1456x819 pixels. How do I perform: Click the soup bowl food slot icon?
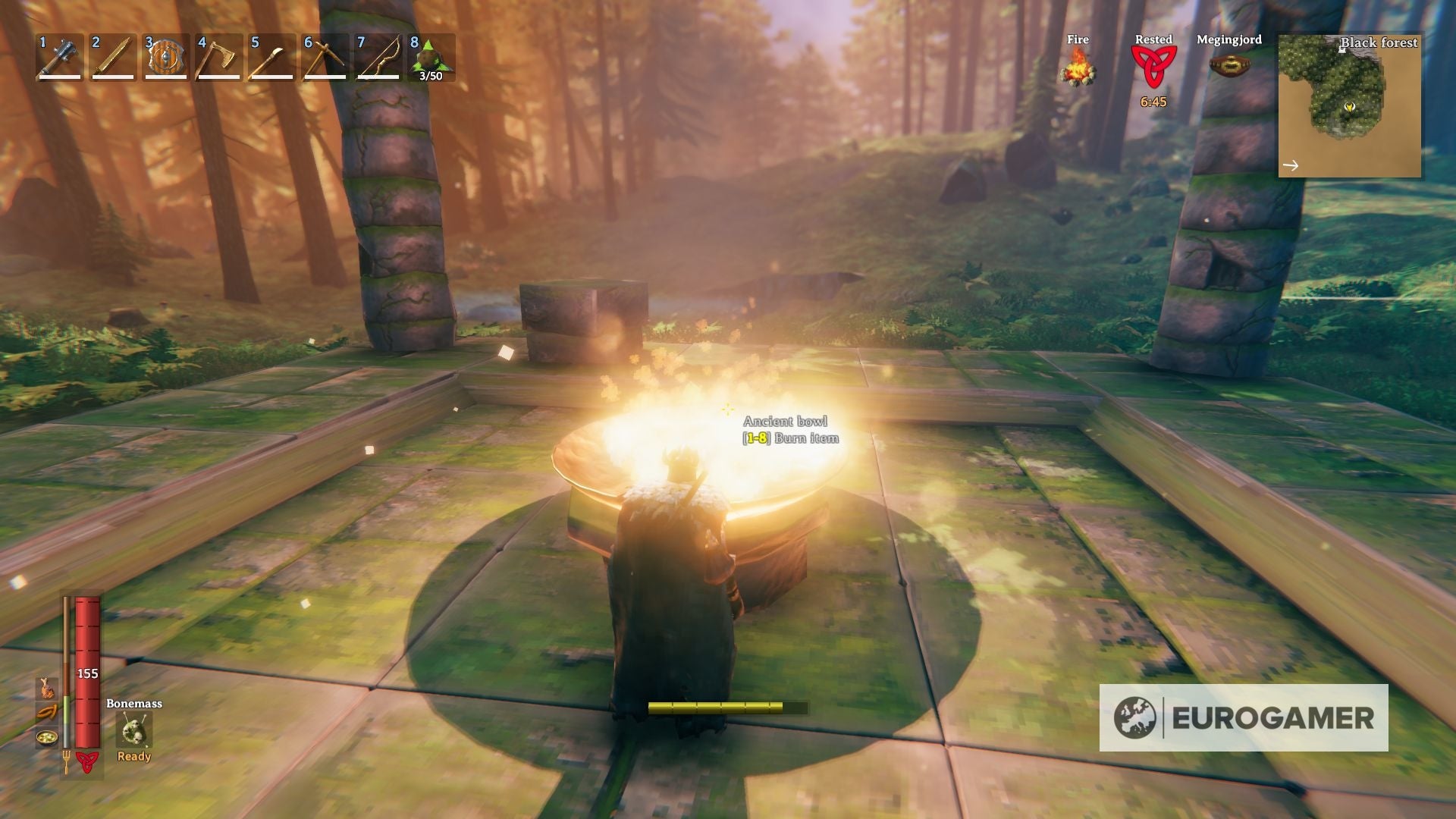[x=47, y=737]
